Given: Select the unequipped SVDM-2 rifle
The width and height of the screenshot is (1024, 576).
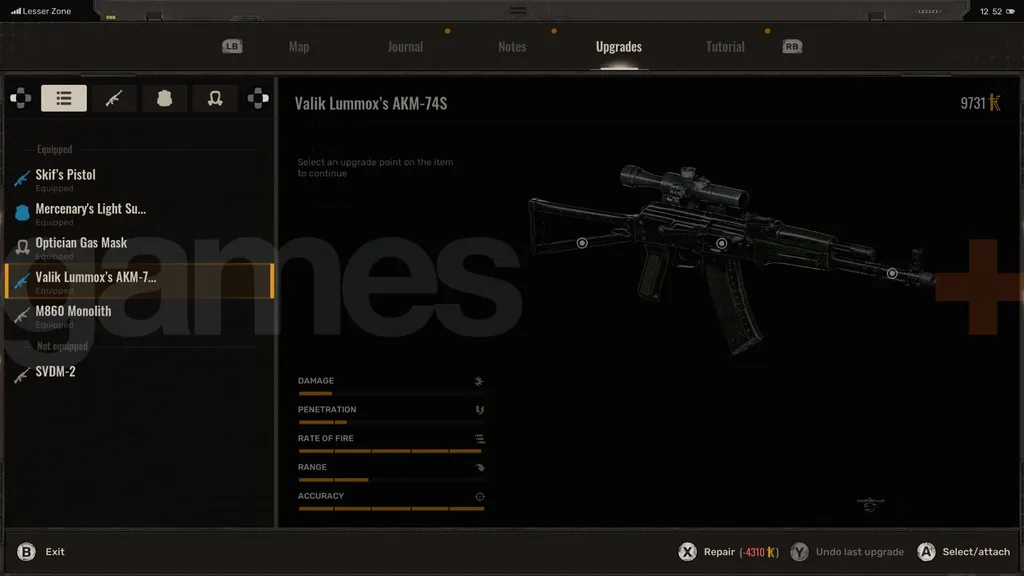Looking at the screenshot, I should [56, 372].
